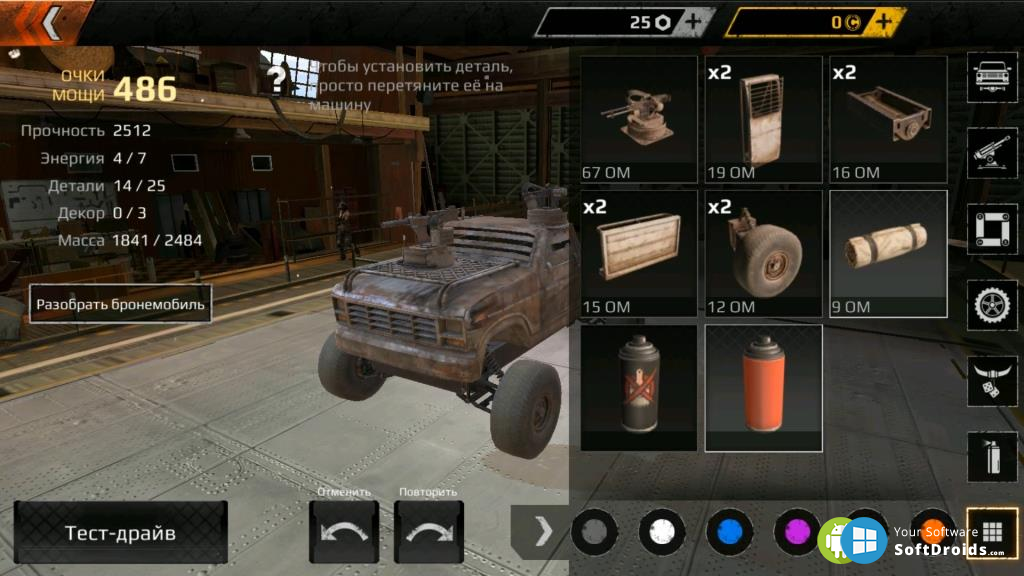Show the bull-skull decor category
Screen dimensions: 1024x576
point(992,381)
